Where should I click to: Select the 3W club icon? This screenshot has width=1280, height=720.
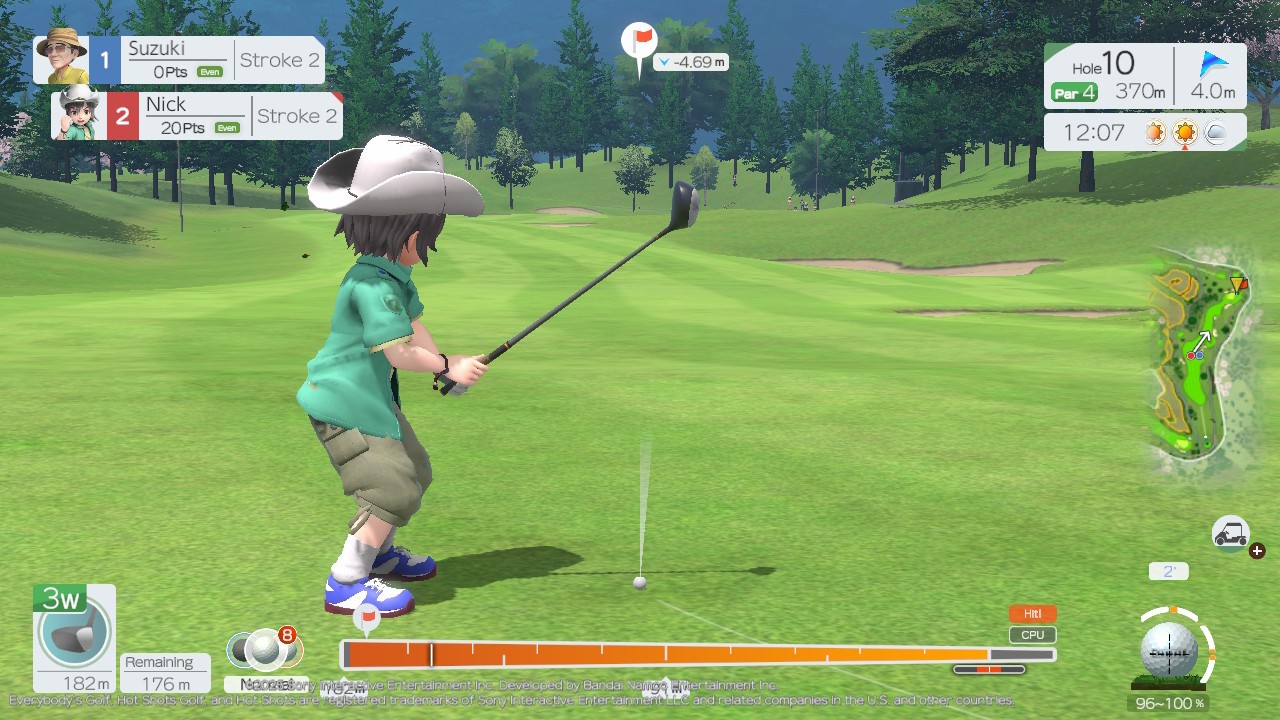click(x=74, y=636)
